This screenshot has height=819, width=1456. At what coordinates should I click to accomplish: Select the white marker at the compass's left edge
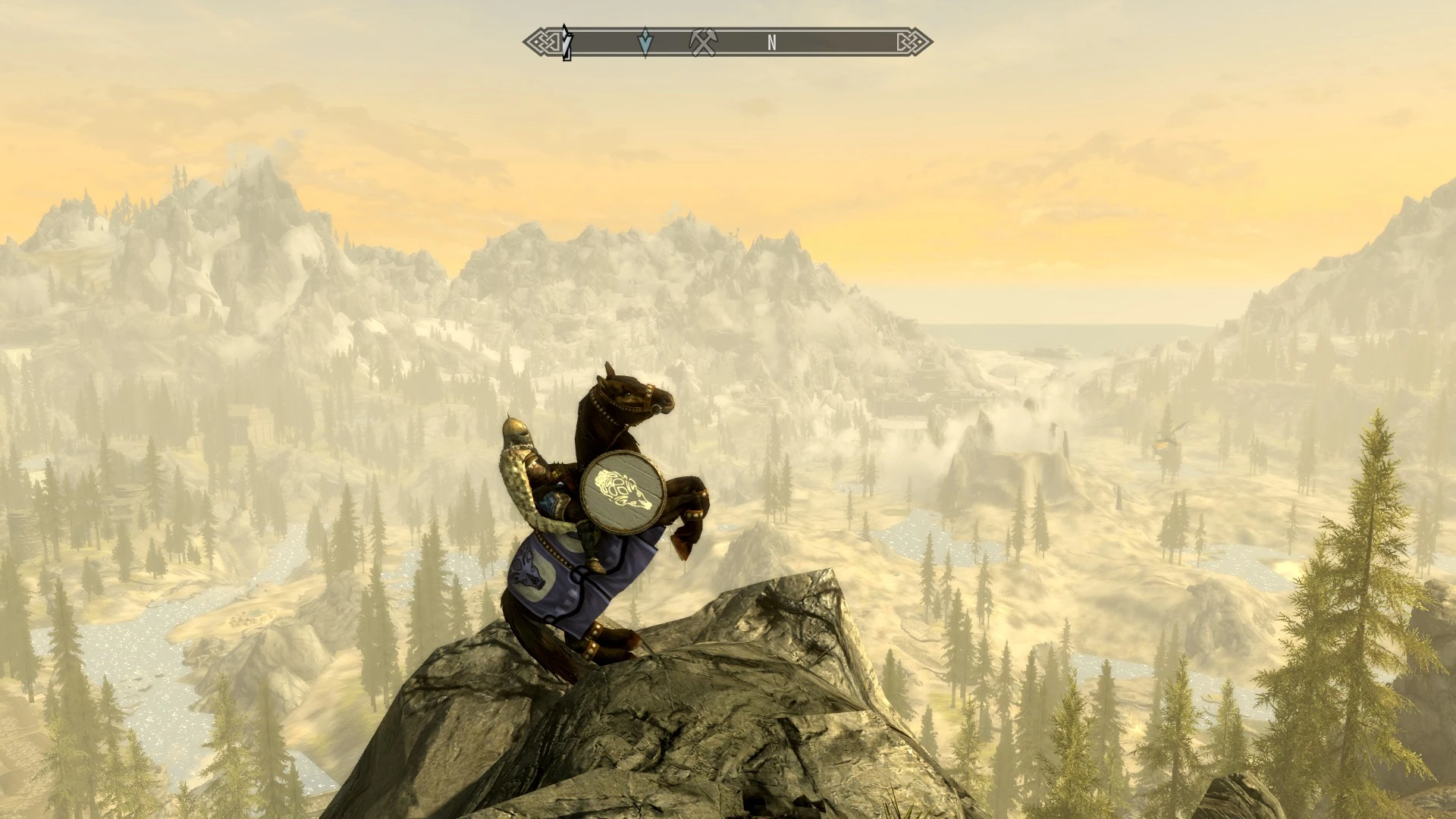(x=566, y=42)
